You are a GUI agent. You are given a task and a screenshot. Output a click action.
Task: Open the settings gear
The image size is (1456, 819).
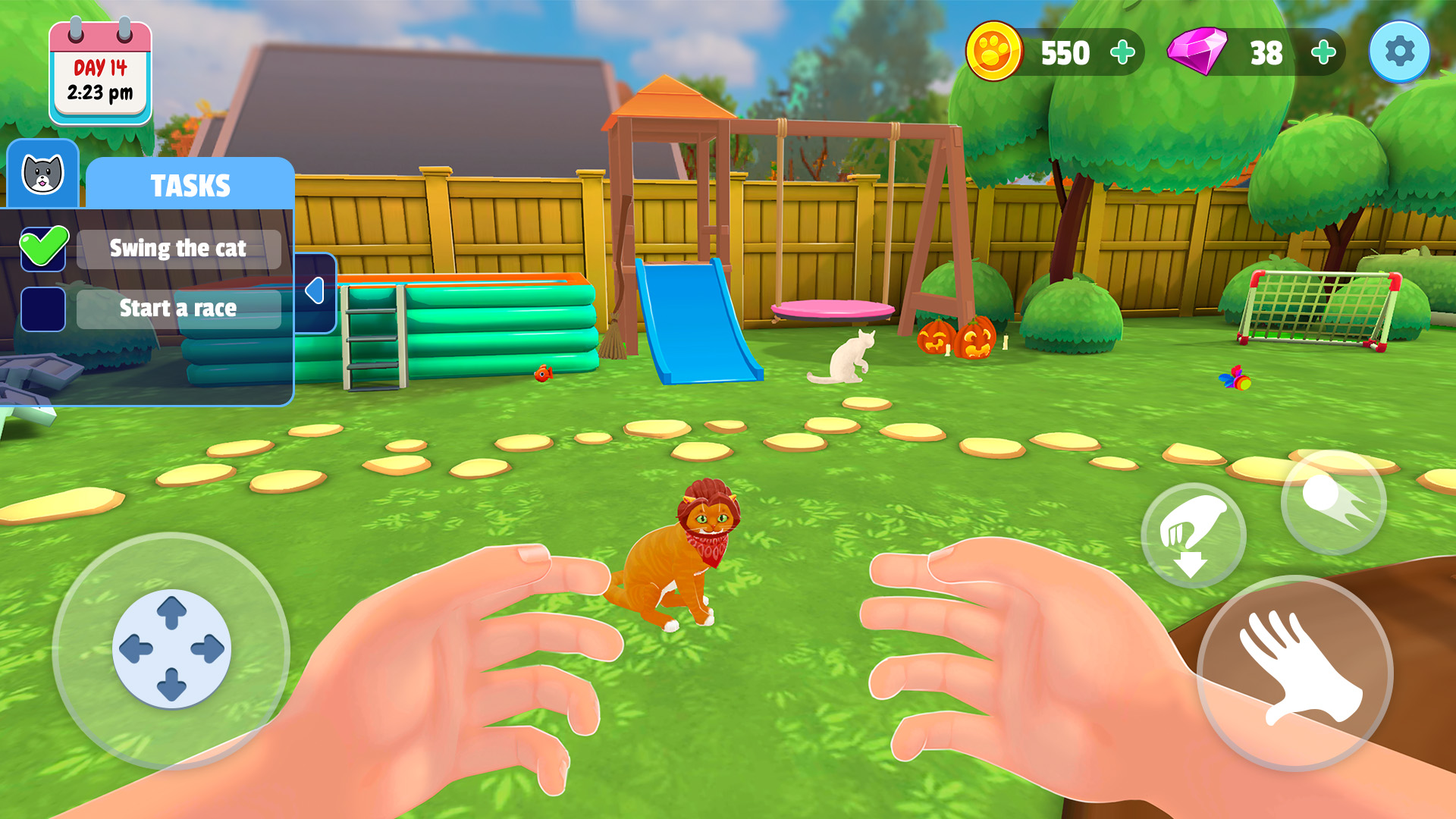pos(1400,52)
